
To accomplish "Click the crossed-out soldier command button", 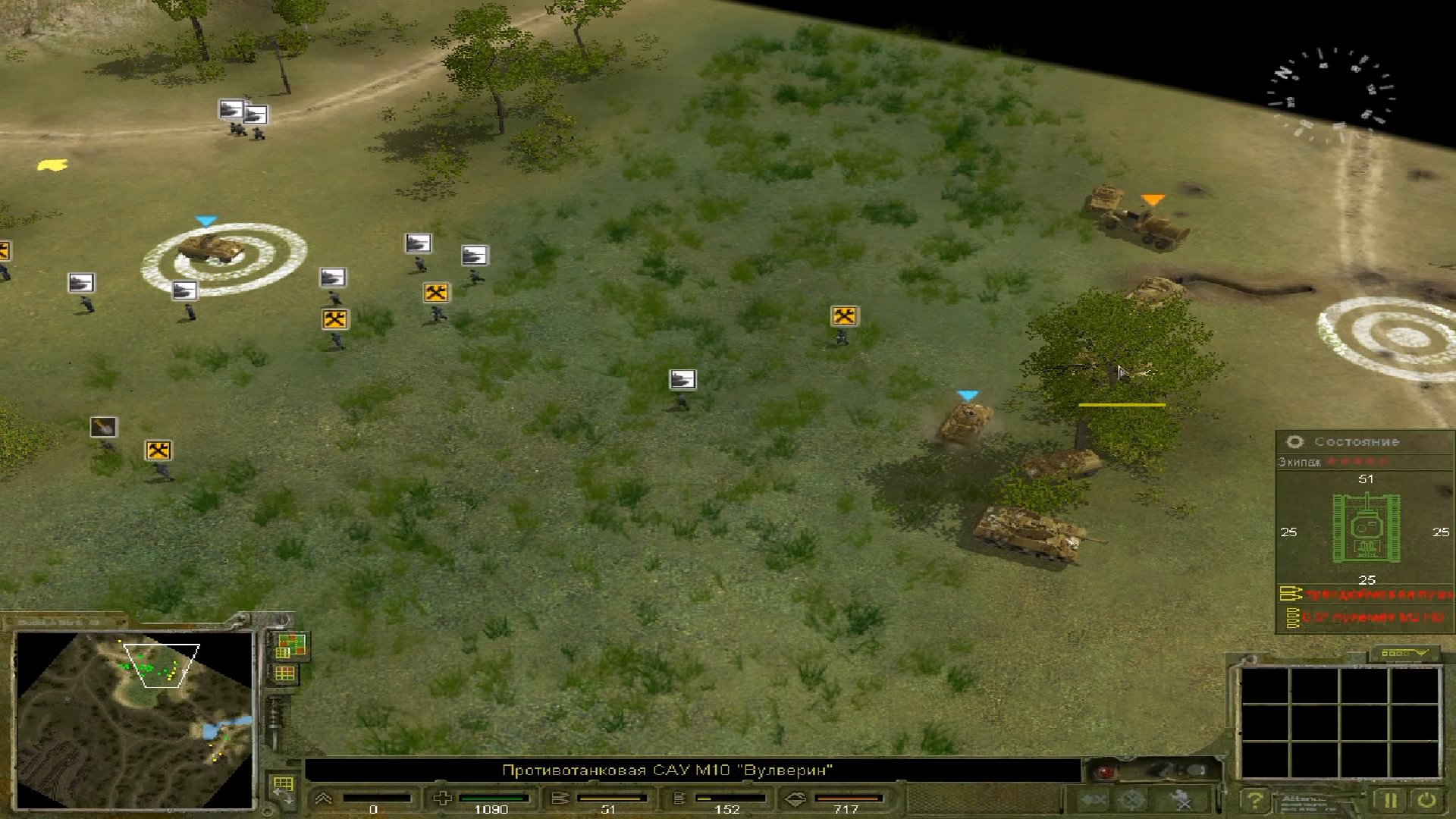I will click(1181, 800).
